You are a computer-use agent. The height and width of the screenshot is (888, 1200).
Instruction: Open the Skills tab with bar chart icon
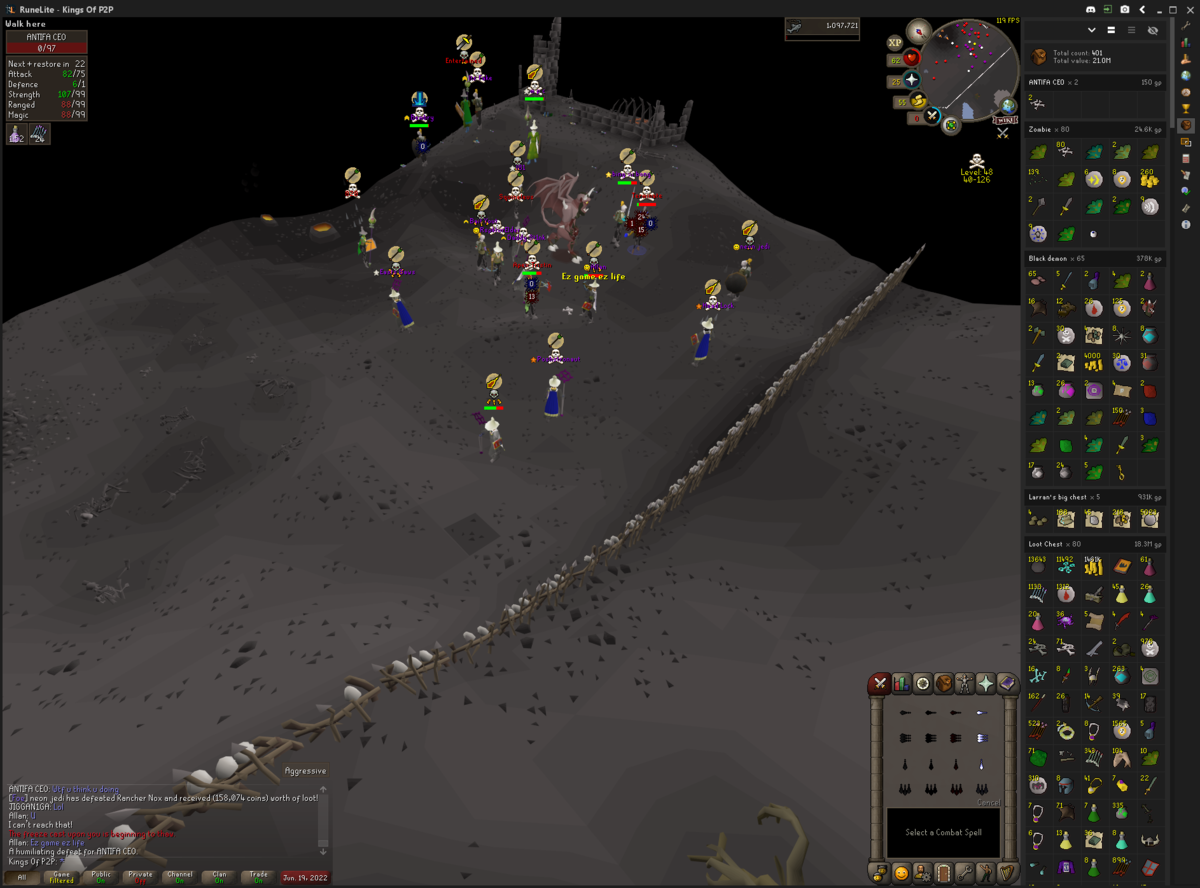tap(901, 684)
